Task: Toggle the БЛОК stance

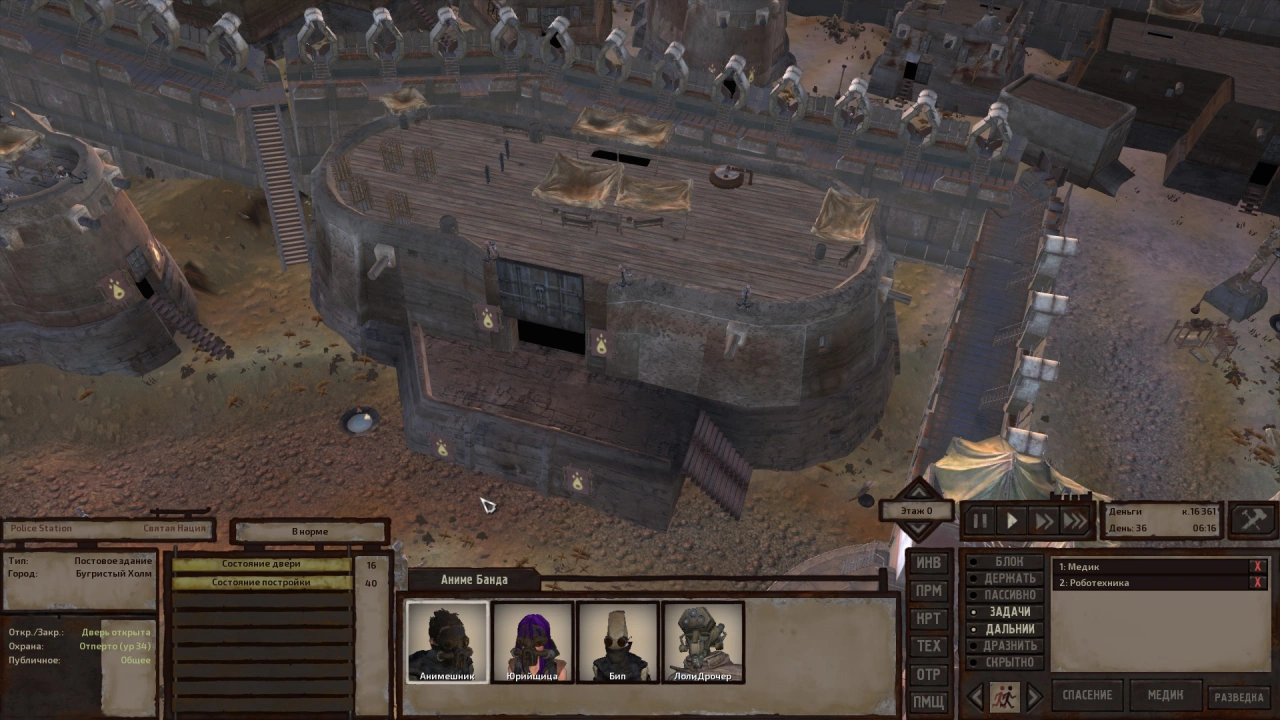Action: tap(1008, 562)
